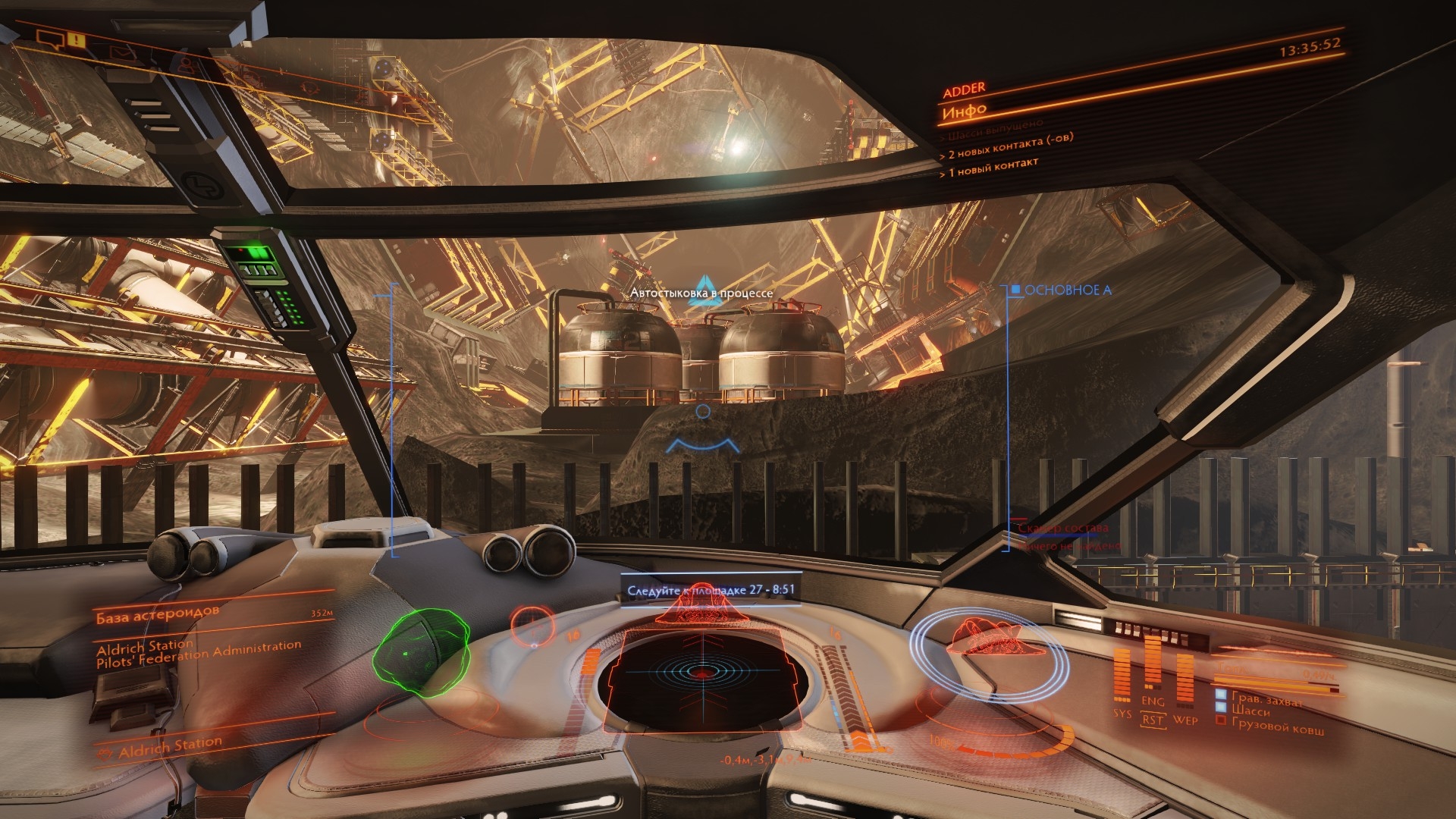This screenshot has width=1456, height=819.
Task: Click the landing pad 27 docking prompt
Action: click(710, 589)
